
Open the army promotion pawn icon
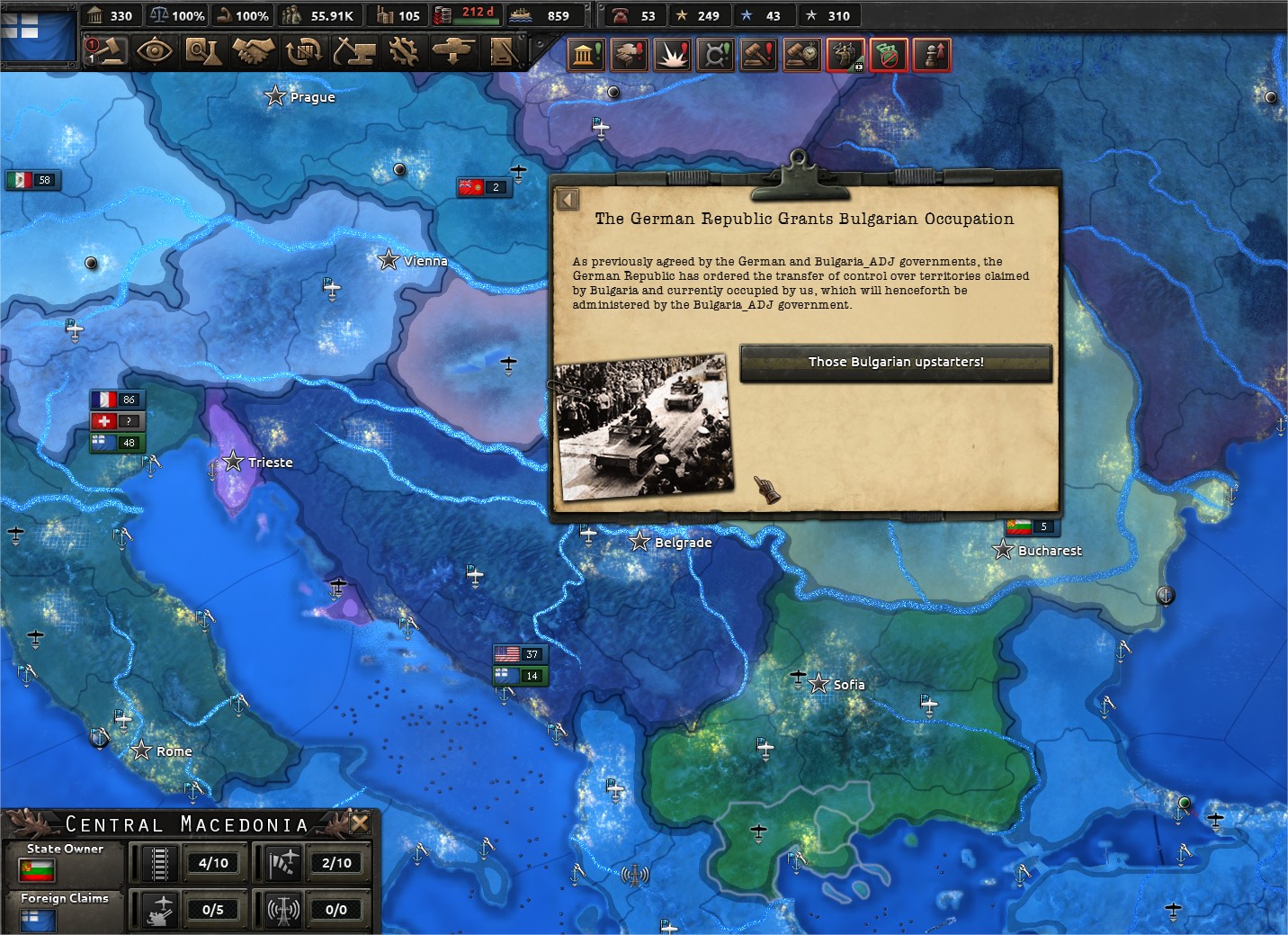(x=932, y=54)
